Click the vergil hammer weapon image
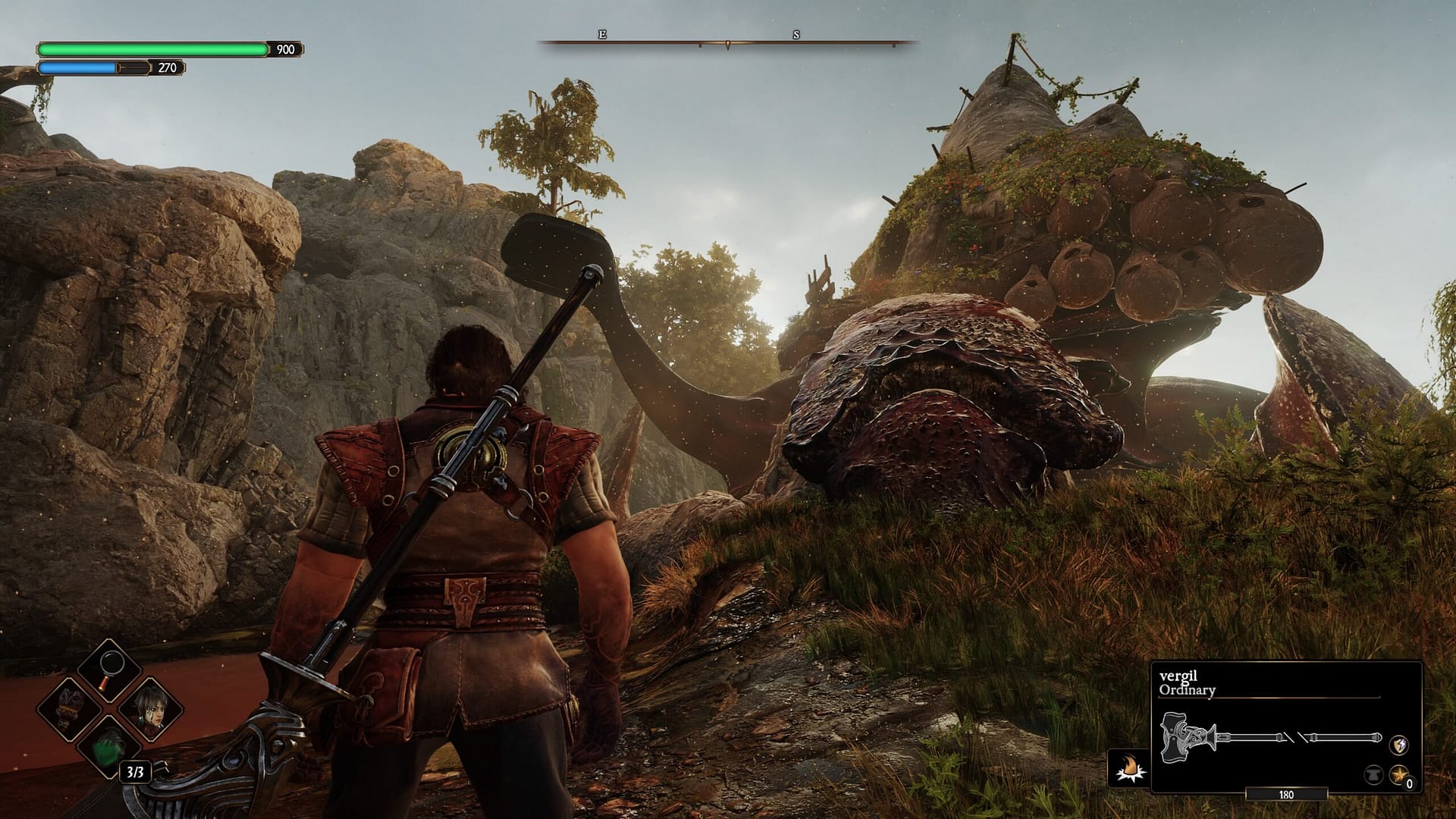Image resolution: width=1456 pixels, height=819 pixels. [x=1271, y=736]
